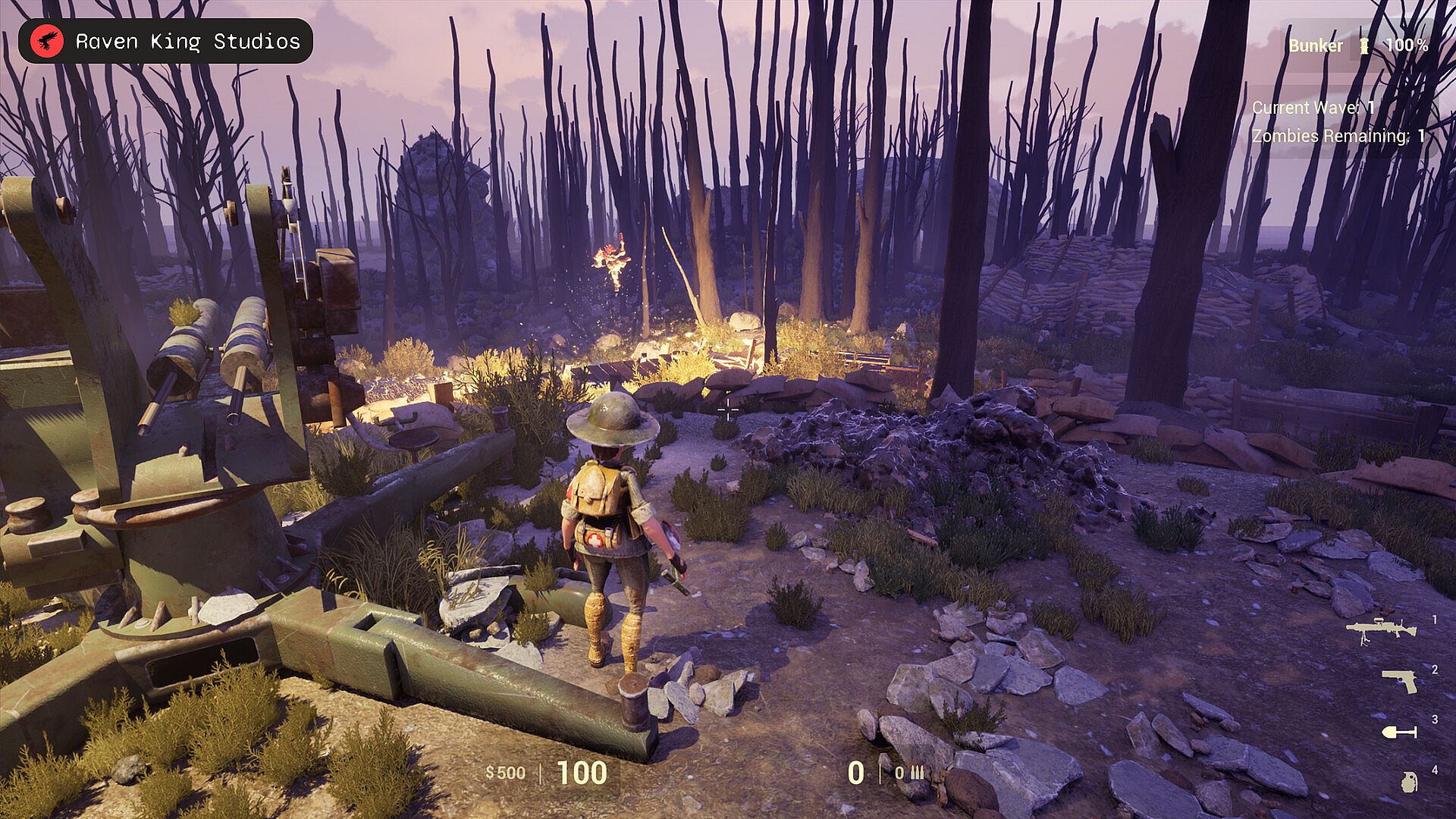Equip the shovel melee weapon
This screenshot has height=819, width=1456.
(1399, 732)
